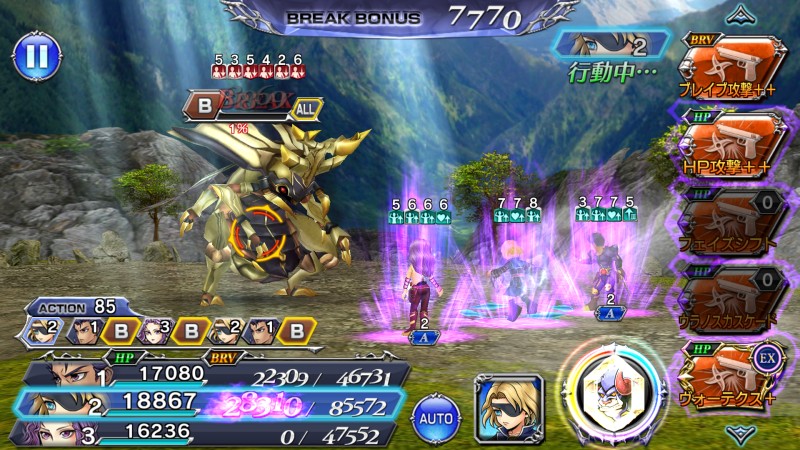The height and width of the screenshot is (450, 800).
Task: Toggle AUTO battle mode
Action: (436, 412)
